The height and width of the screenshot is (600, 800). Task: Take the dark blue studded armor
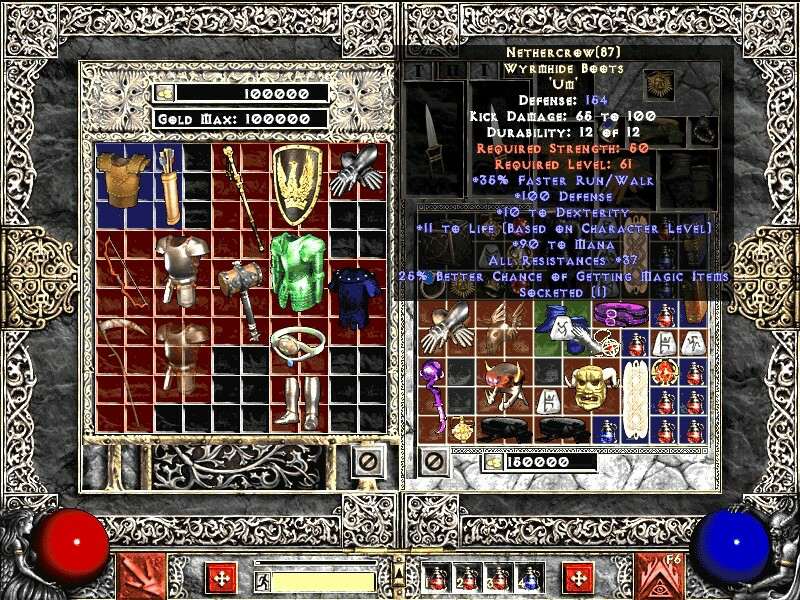350,297
